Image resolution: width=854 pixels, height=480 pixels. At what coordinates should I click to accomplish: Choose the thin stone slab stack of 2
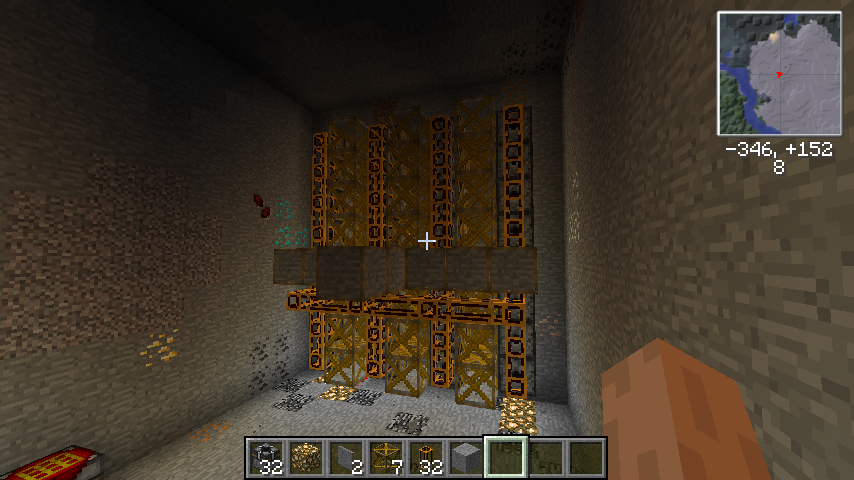(346, 457)
